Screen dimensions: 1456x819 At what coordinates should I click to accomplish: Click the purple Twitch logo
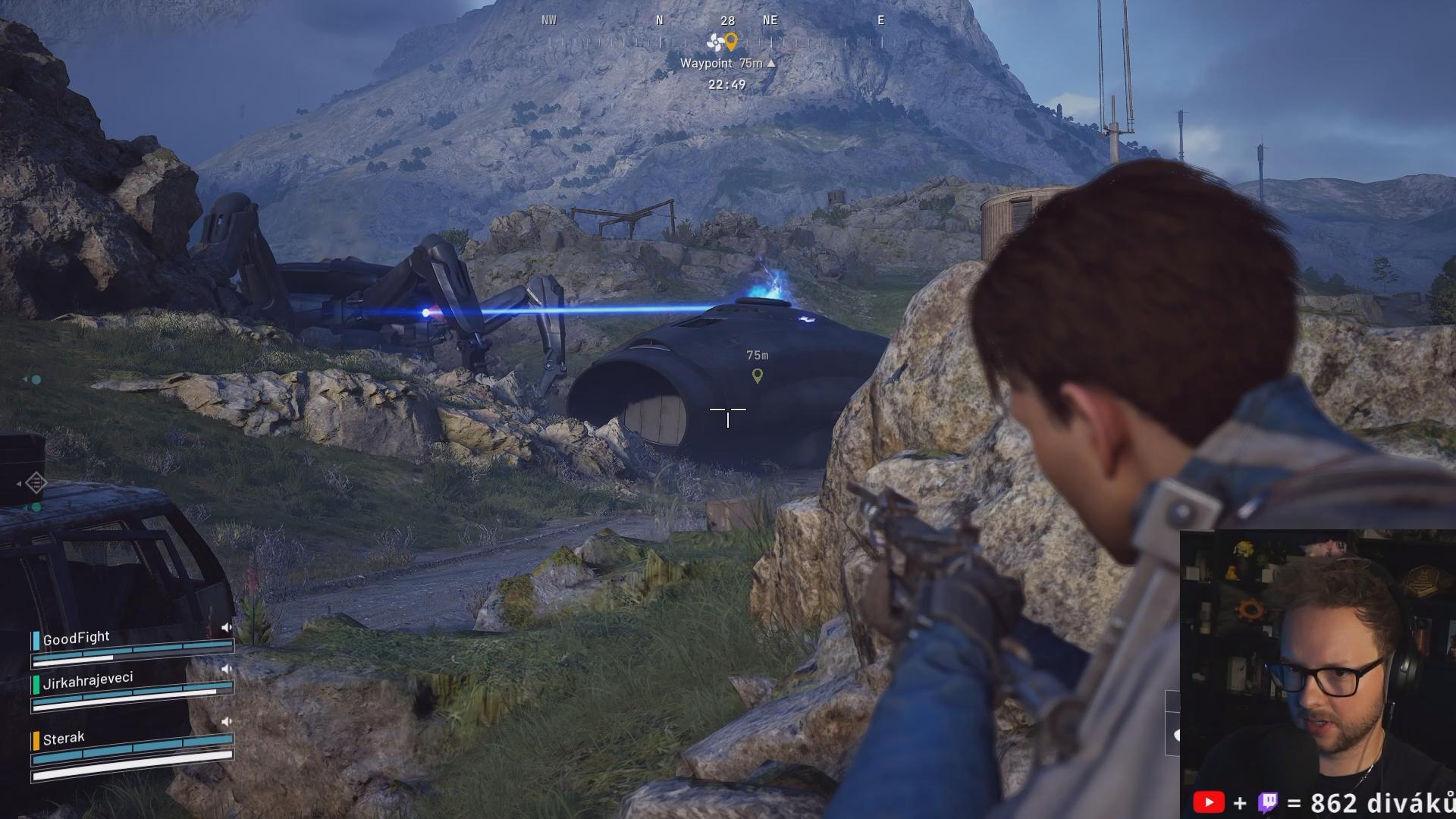coord(1268,802)
